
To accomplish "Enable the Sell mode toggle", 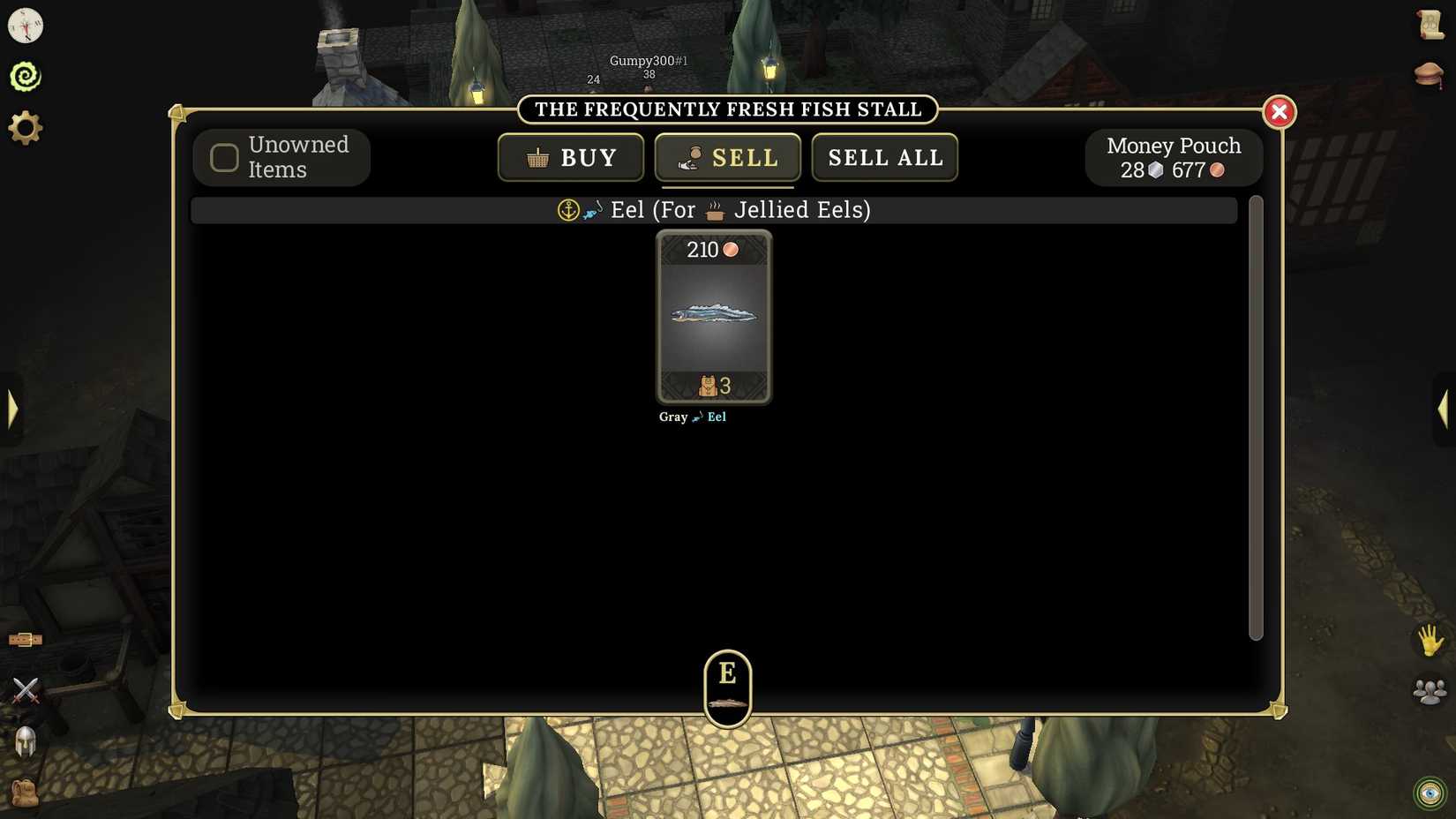I will tap(727, 157).
